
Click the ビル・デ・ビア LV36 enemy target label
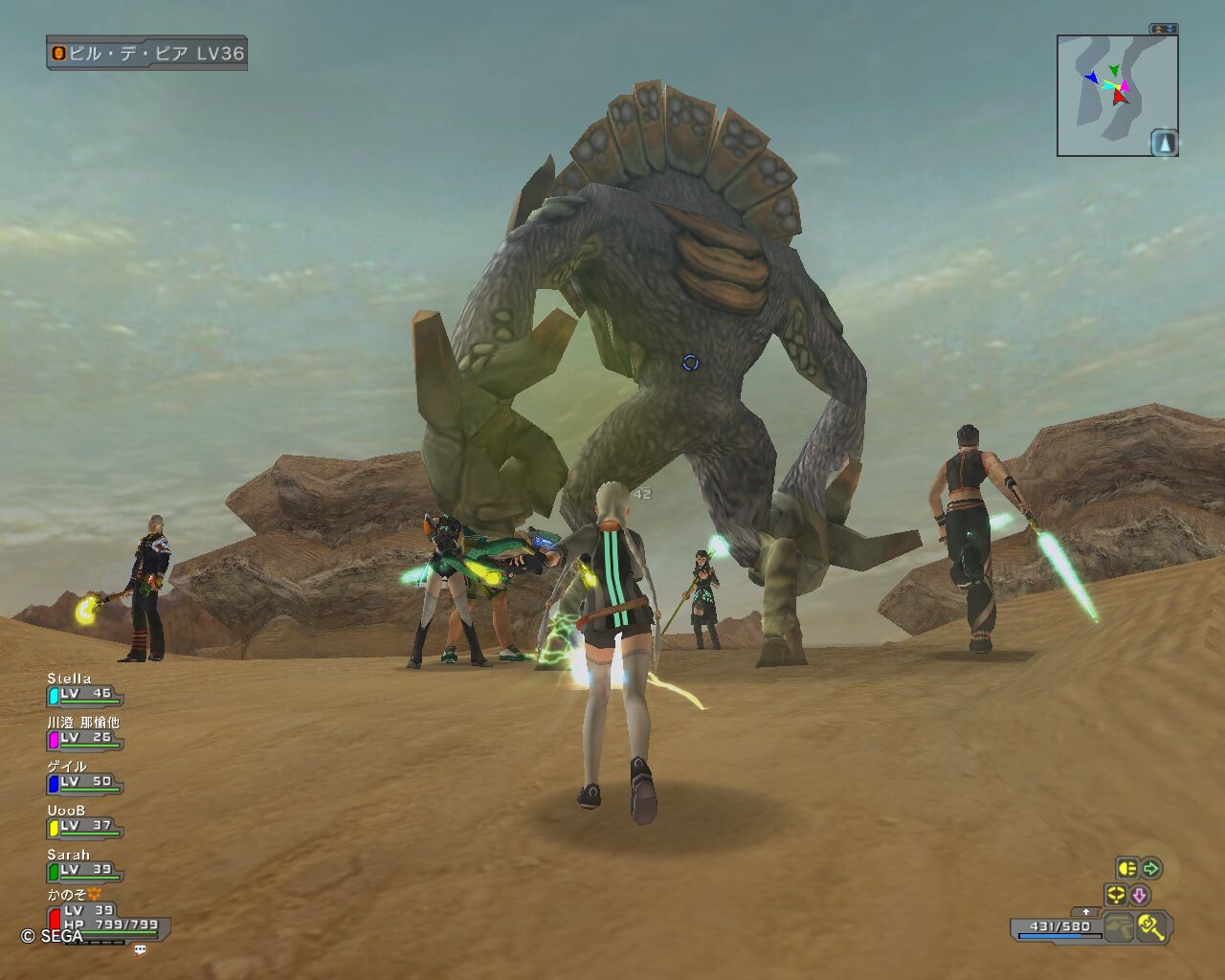[x=146, y=54]
